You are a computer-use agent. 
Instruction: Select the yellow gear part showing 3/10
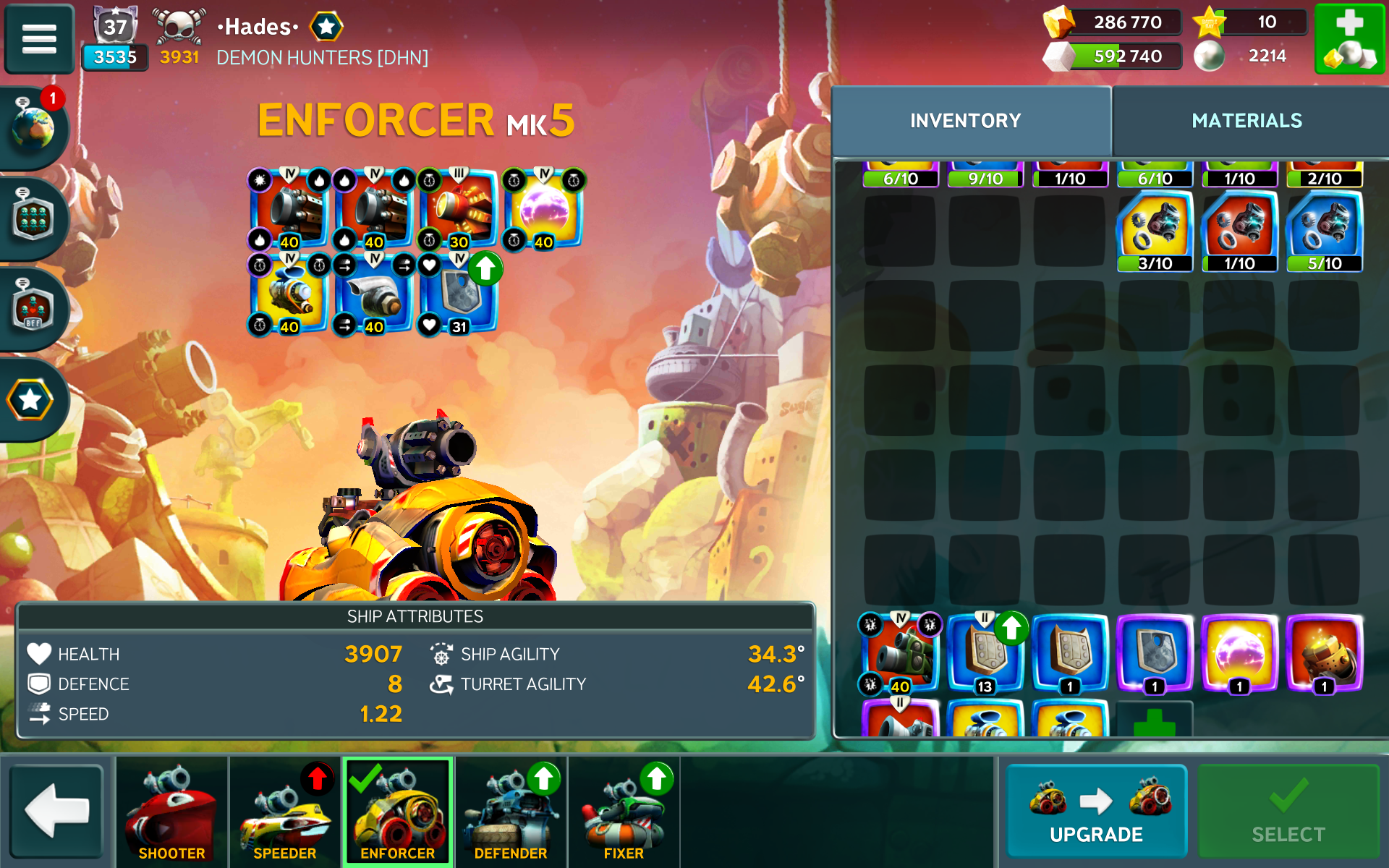point(1155,231)
